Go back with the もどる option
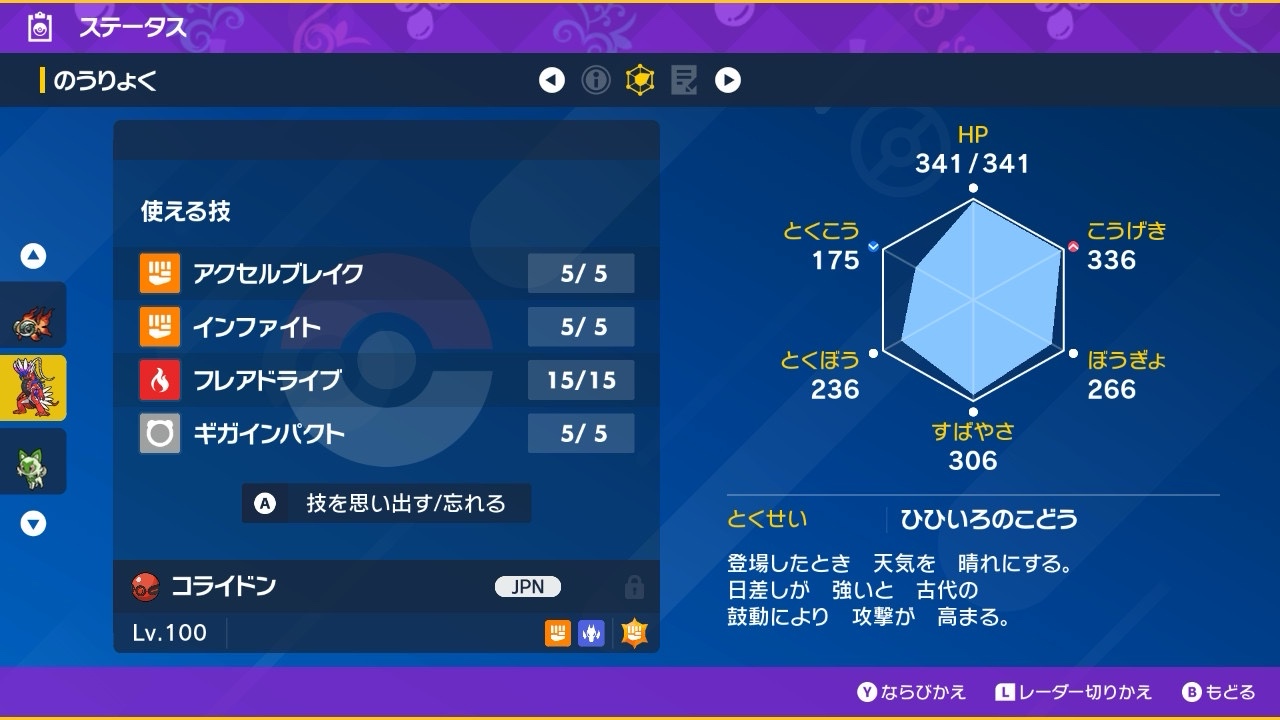The width and height of the screenshot is (1280, 720). [1218, 692]
